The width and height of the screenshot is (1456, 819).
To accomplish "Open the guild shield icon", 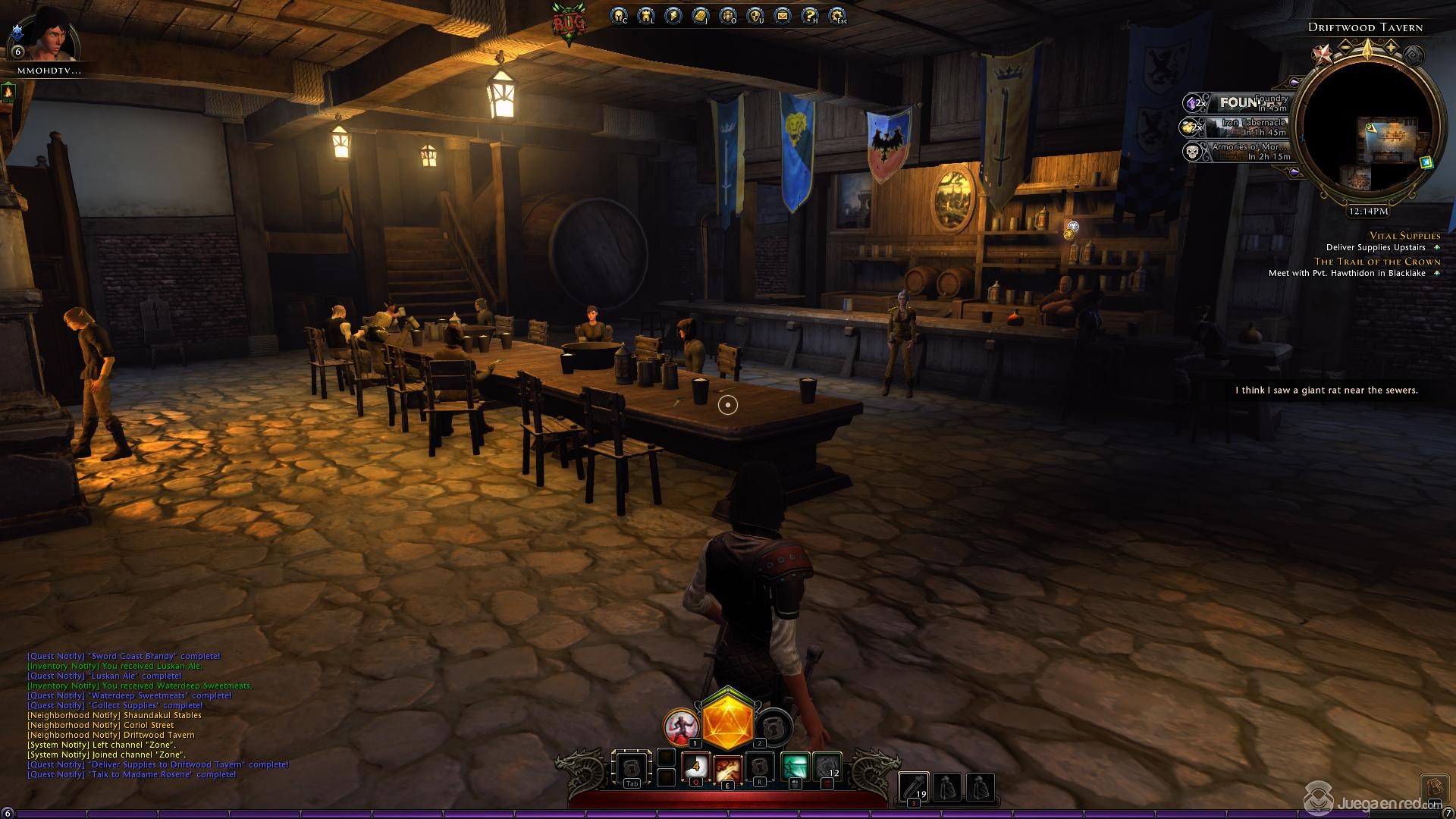I will (755, 15).
